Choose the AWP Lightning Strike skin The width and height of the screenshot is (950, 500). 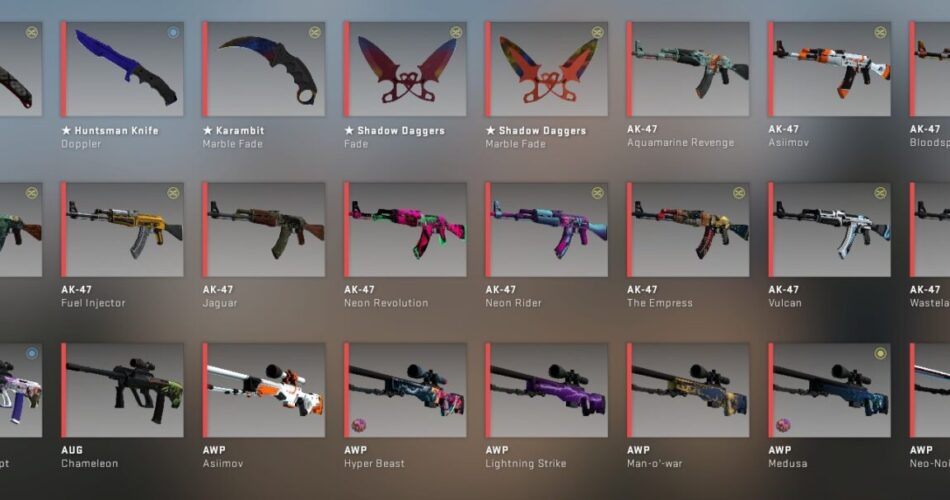click(548, 390)
